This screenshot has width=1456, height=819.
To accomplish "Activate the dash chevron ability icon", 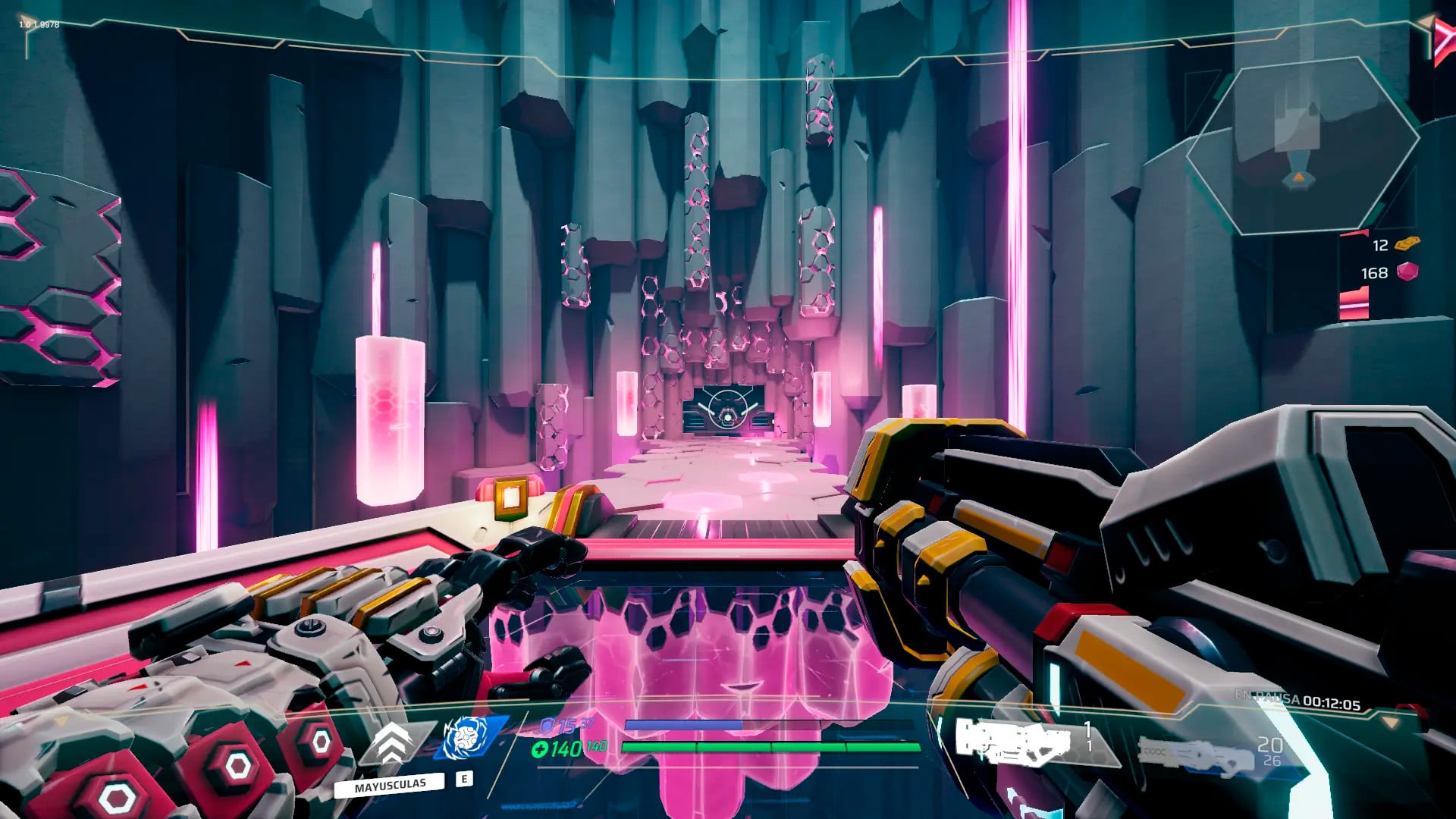I will [391, 742].
